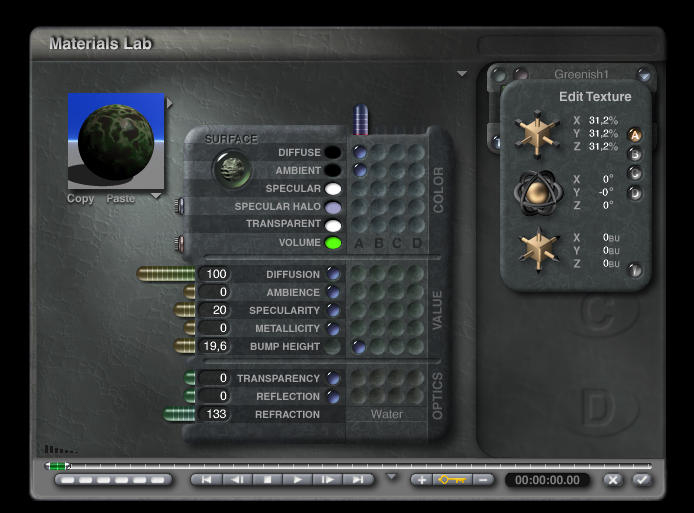The height and width of the screenshot is (513, 694).
Task: Click the Diffusion value field
Action: point(215,274)
